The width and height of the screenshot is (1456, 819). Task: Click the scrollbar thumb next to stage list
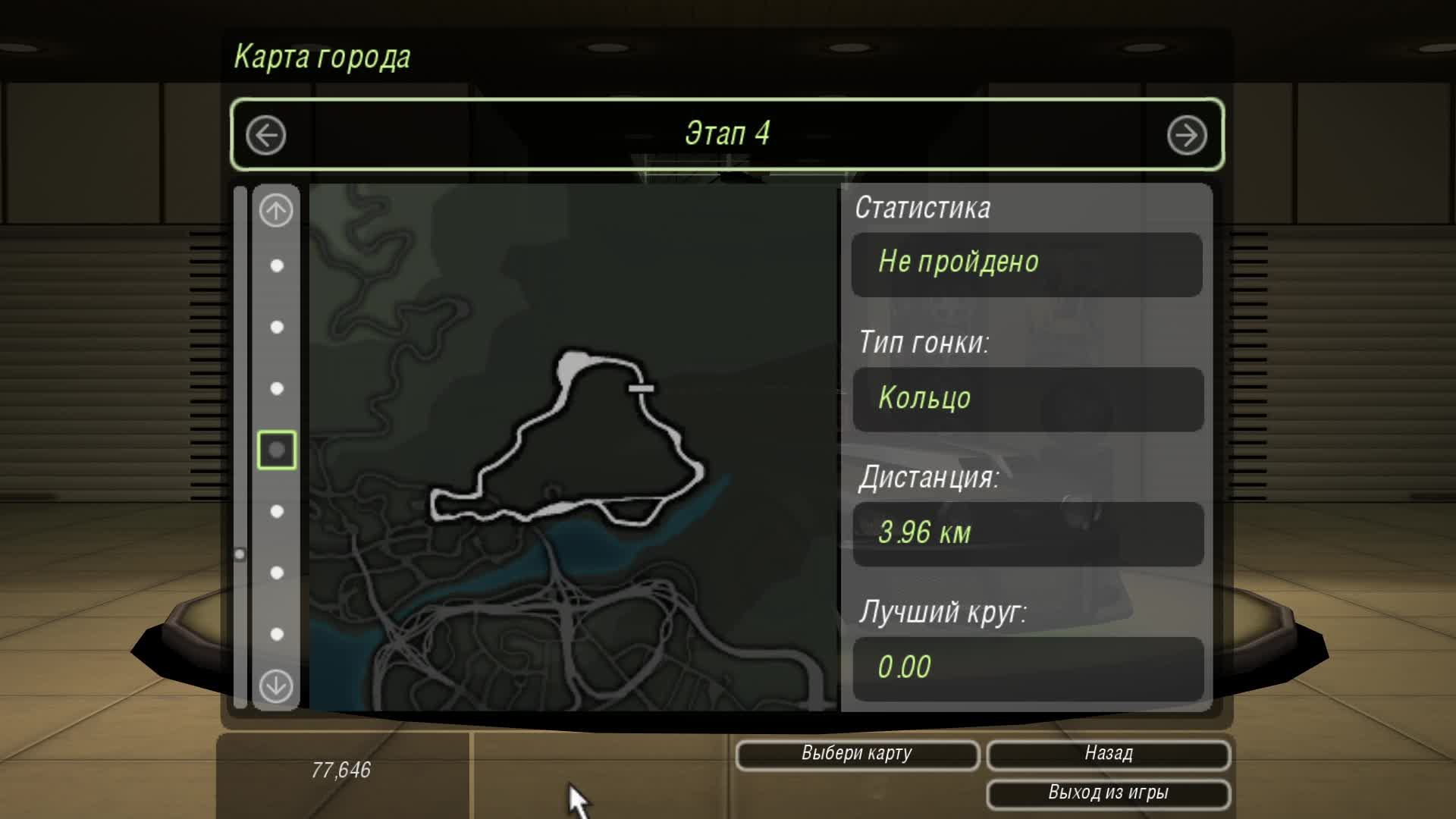(x=241, y=554)
